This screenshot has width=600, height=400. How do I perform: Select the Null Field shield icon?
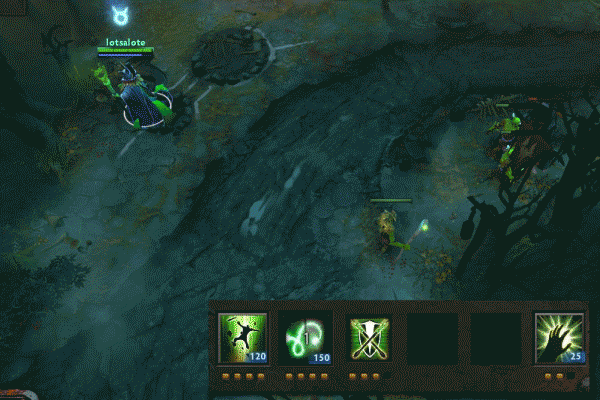pyautogui.click(x=369, y=338)
